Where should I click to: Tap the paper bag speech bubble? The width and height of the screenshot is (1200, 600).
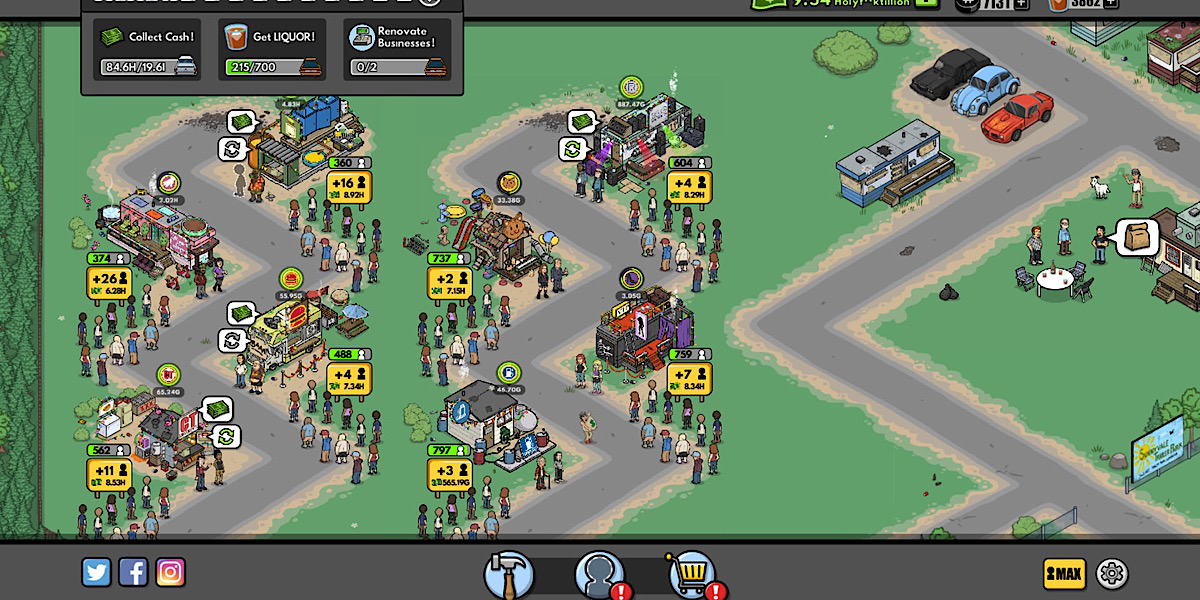[x=1137, y=238]
